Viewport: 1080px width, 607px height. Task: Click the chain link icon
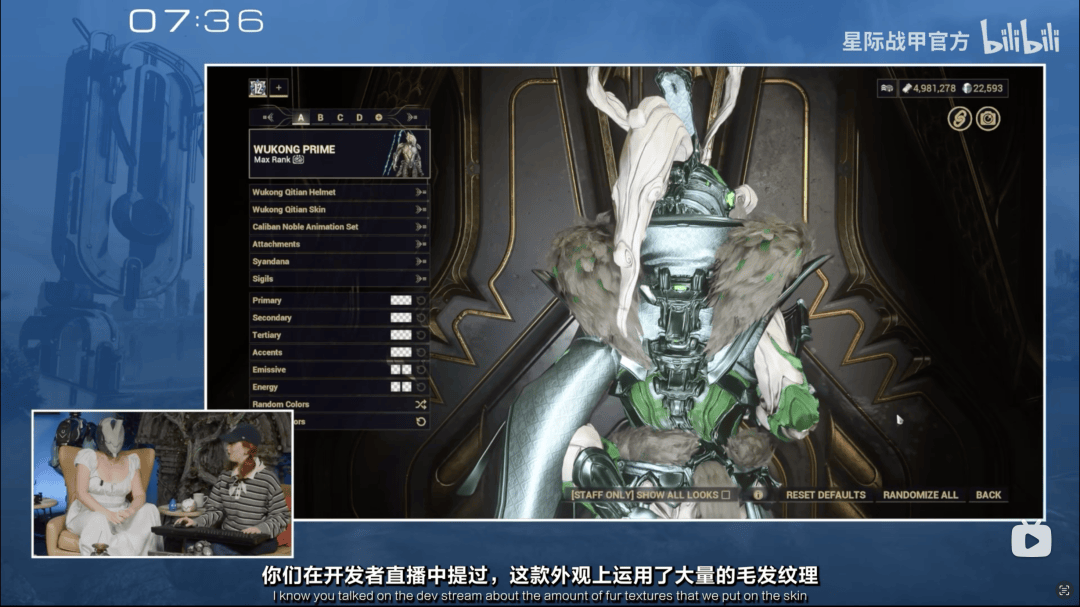[960, 119]
